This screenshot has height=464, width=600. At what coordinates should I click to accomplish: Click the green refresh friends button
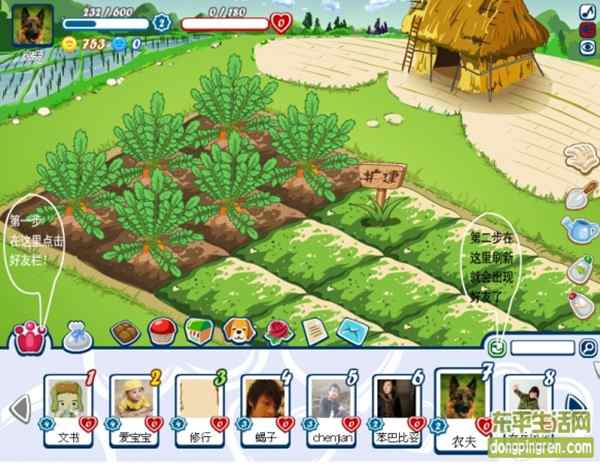point(496,348)
